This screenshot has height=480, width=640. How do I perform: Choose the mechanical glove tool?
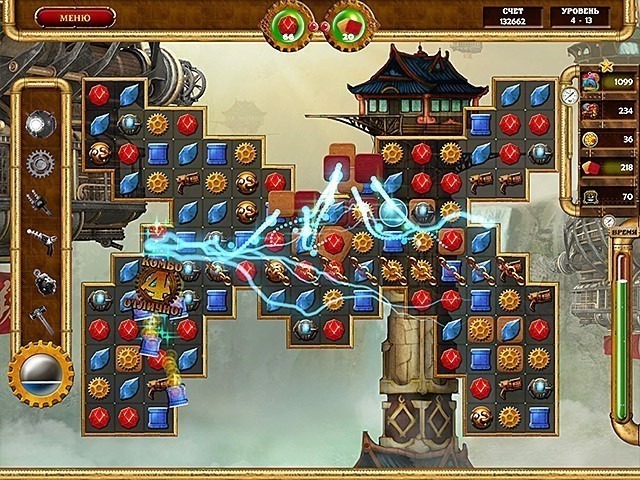tap(39, 203)
